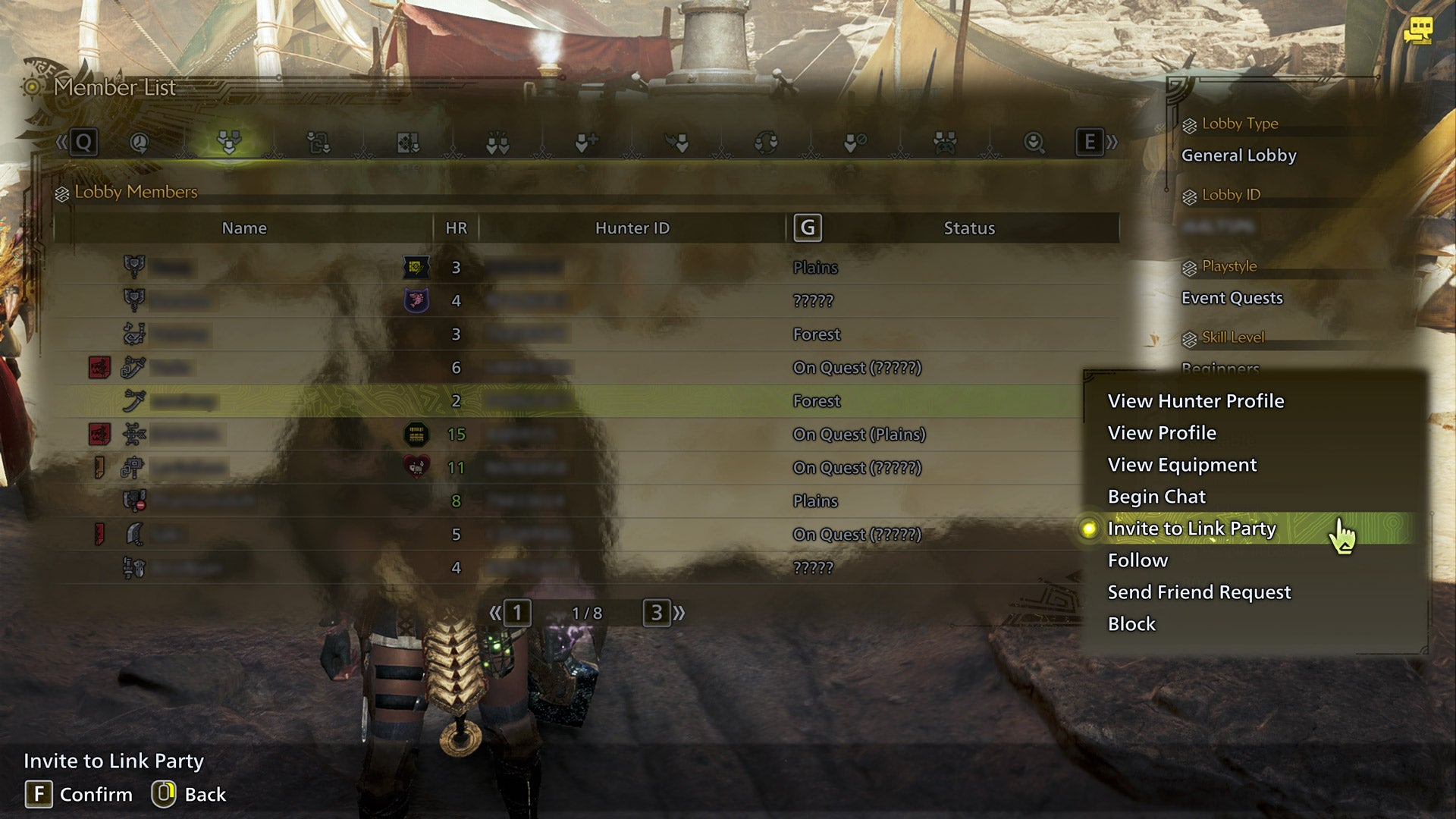This screenshot has height=819, width=1456.
Task: Click the squad card member list icon
Action: point(407,144)
